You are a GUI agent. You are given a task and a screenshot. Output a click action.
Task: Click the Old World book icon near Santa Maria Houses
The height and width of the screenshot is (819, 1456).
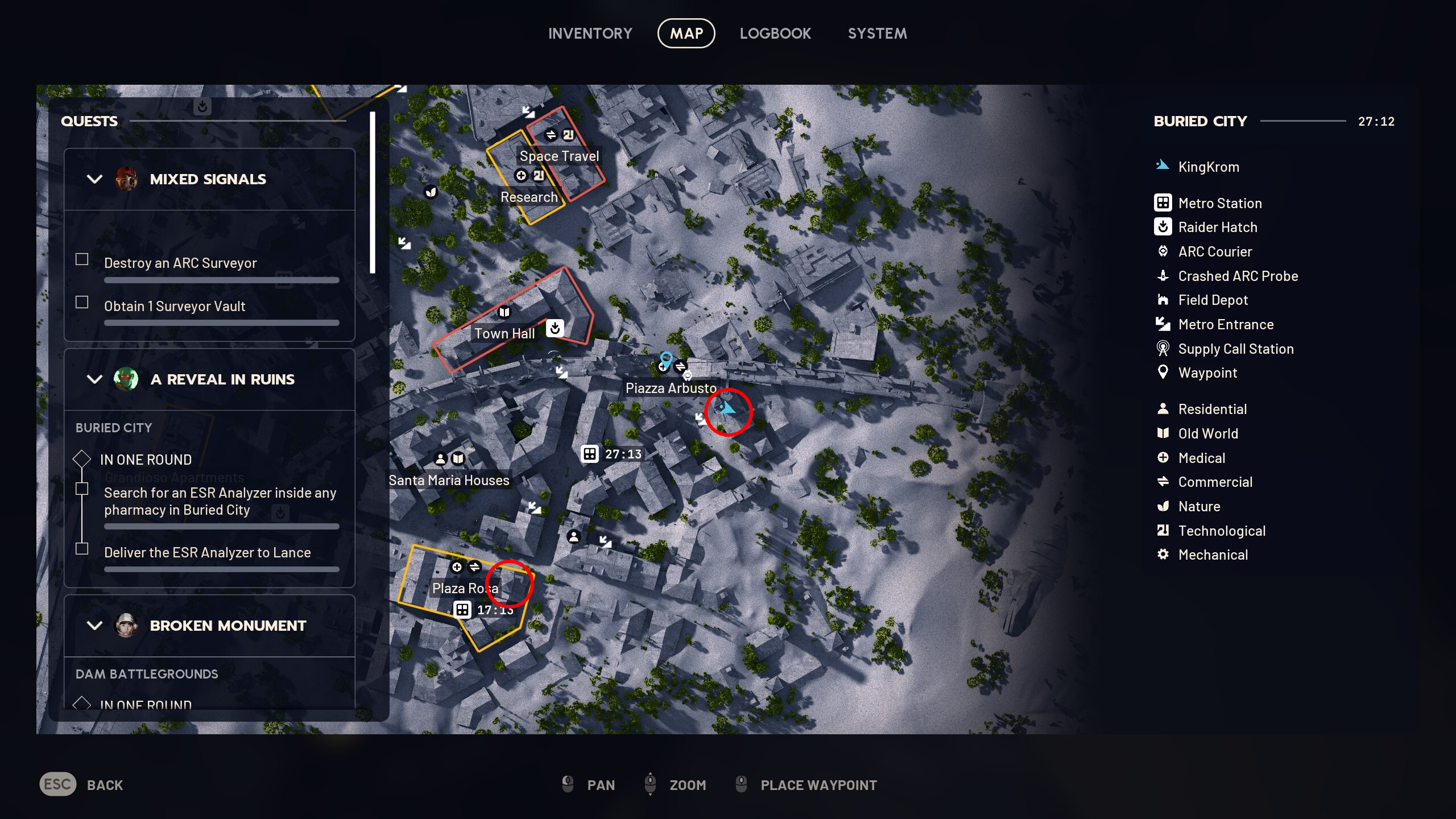(457, 458)
